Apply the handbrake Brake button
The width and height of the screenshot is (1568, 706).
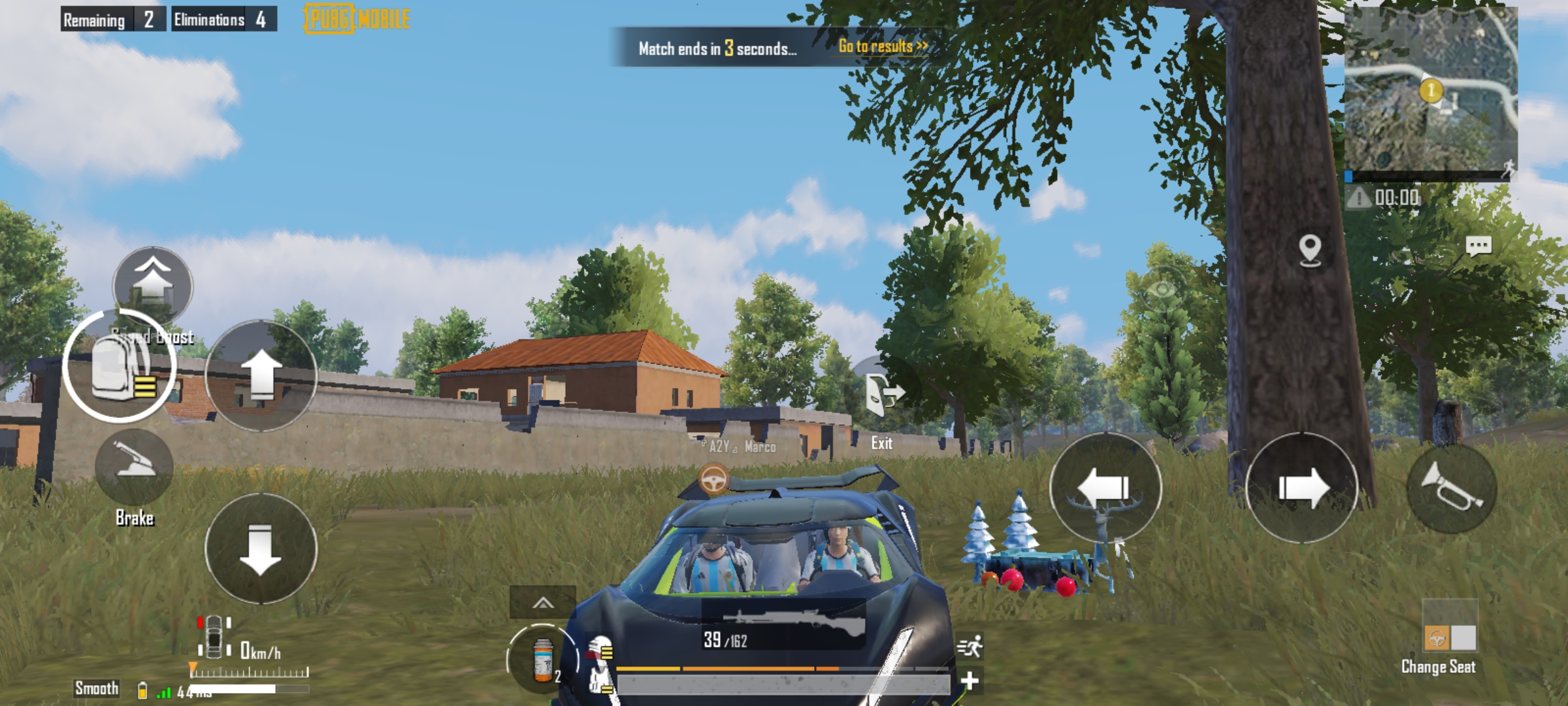(135, 465)
